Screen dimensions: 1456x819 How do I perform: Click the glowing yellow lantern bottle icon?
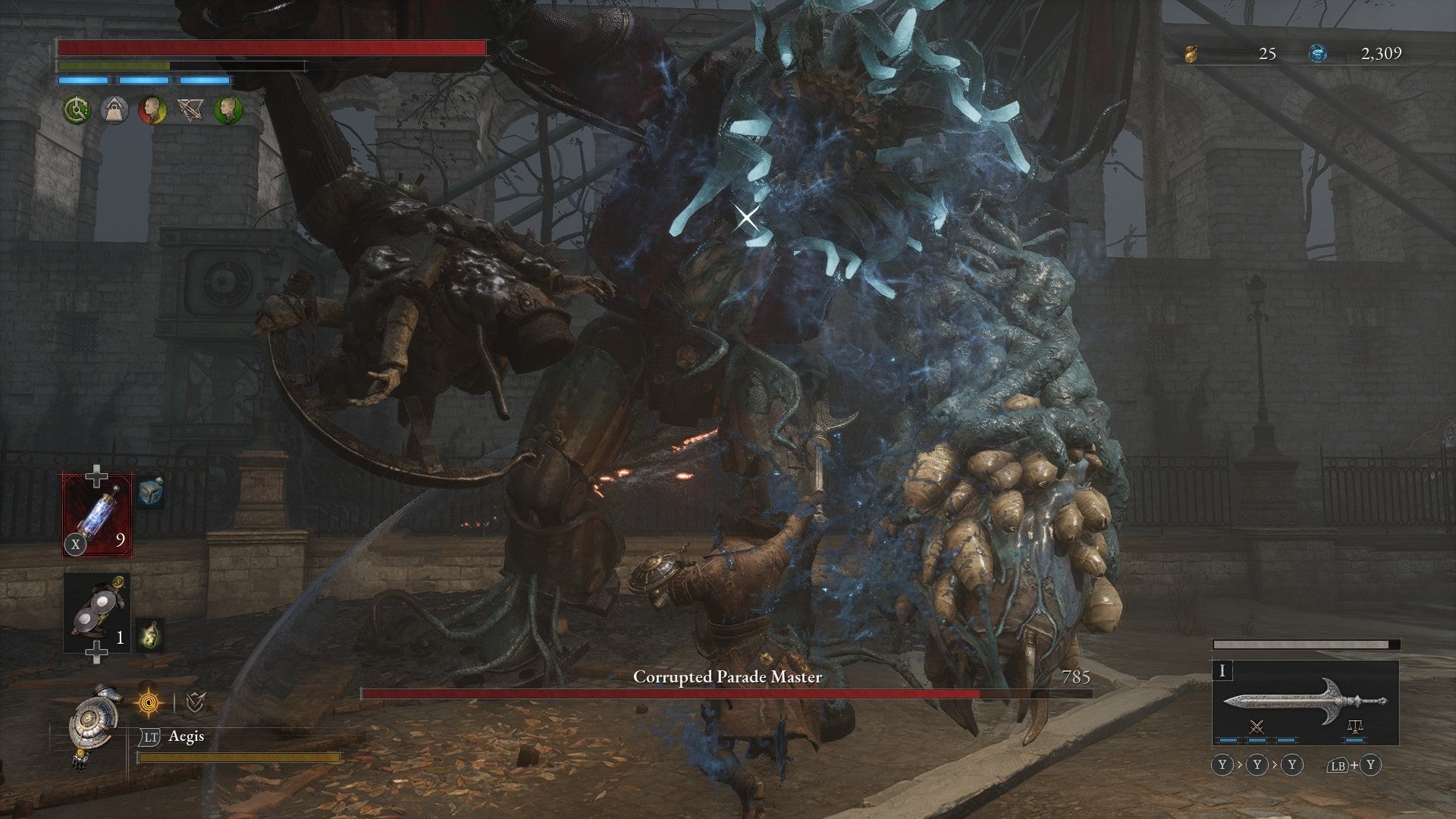point(149,637)
